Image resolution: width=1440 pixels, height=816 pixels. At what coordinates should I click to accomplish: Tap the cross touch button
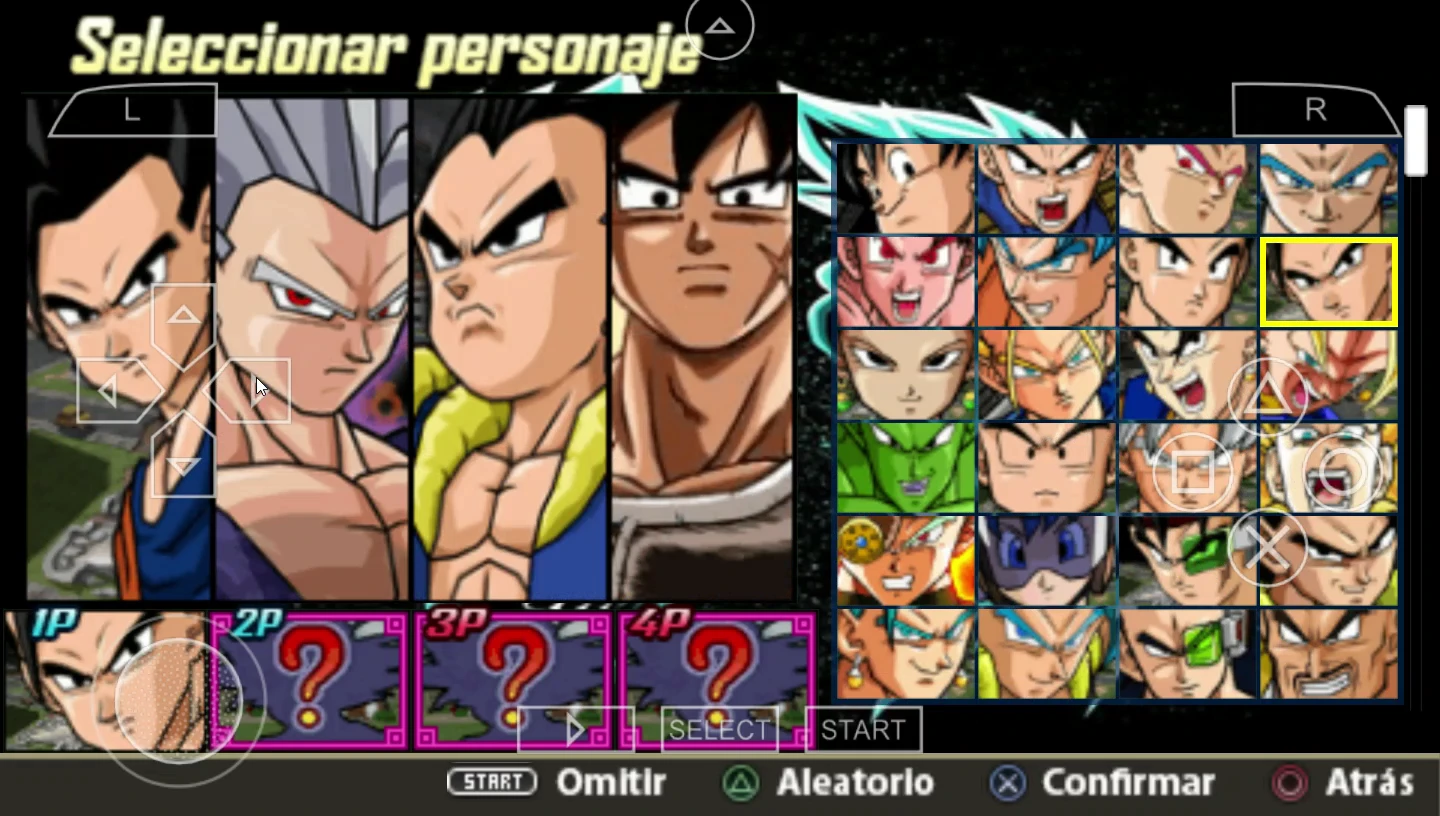[1267, 548]
